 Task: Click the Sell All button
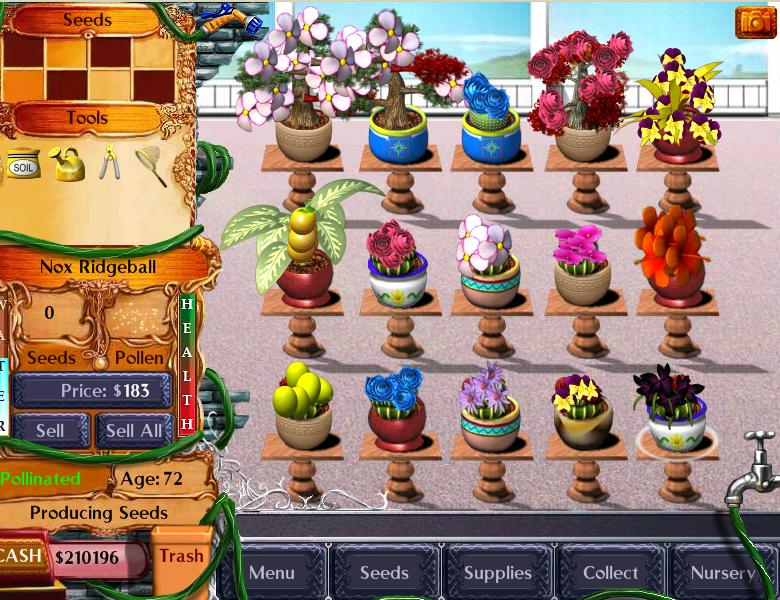tap(134, 431)
